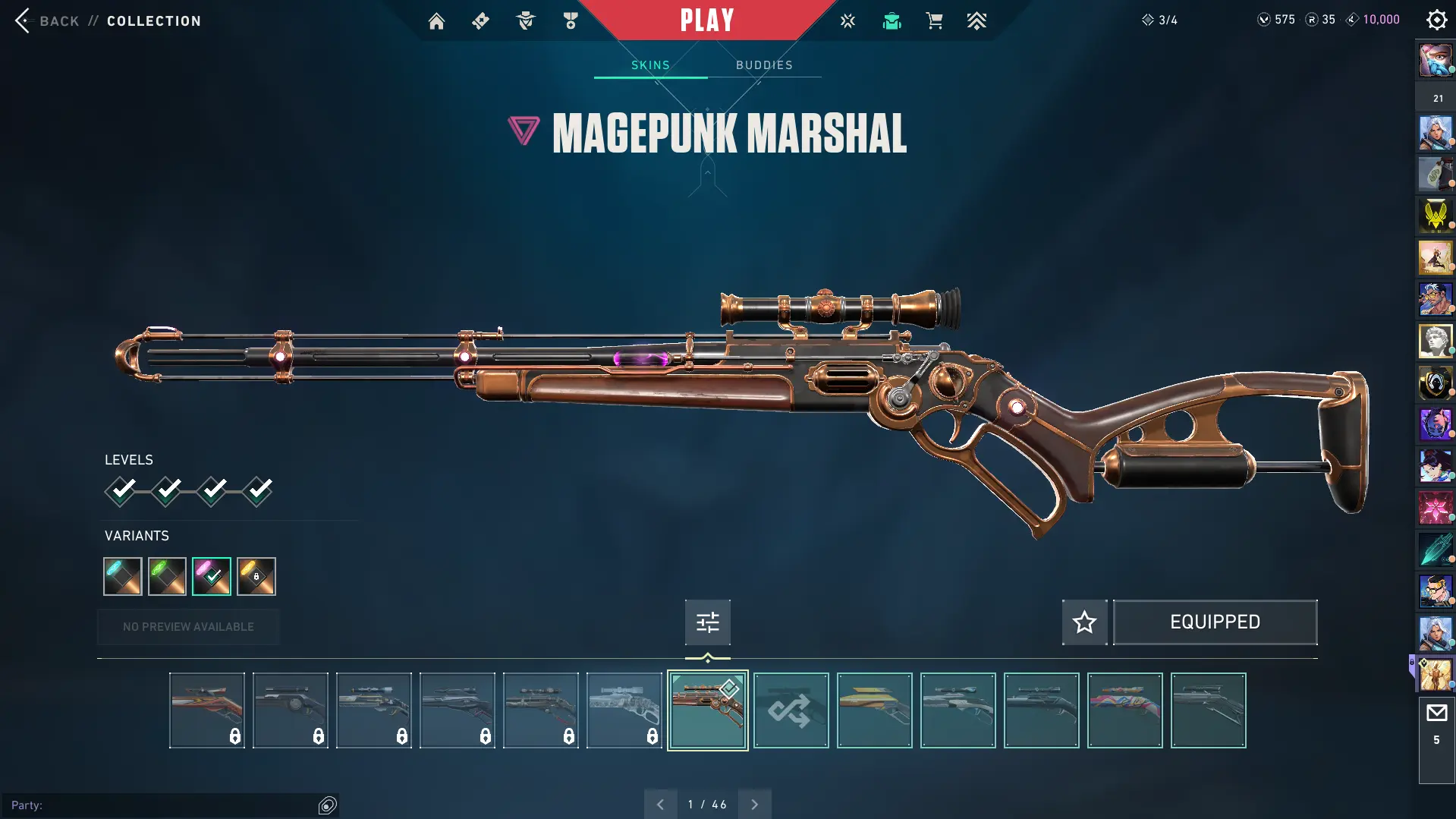Click the PLAY button
The width and height of the screenshot is (1456, 819).
click(707, 20)
